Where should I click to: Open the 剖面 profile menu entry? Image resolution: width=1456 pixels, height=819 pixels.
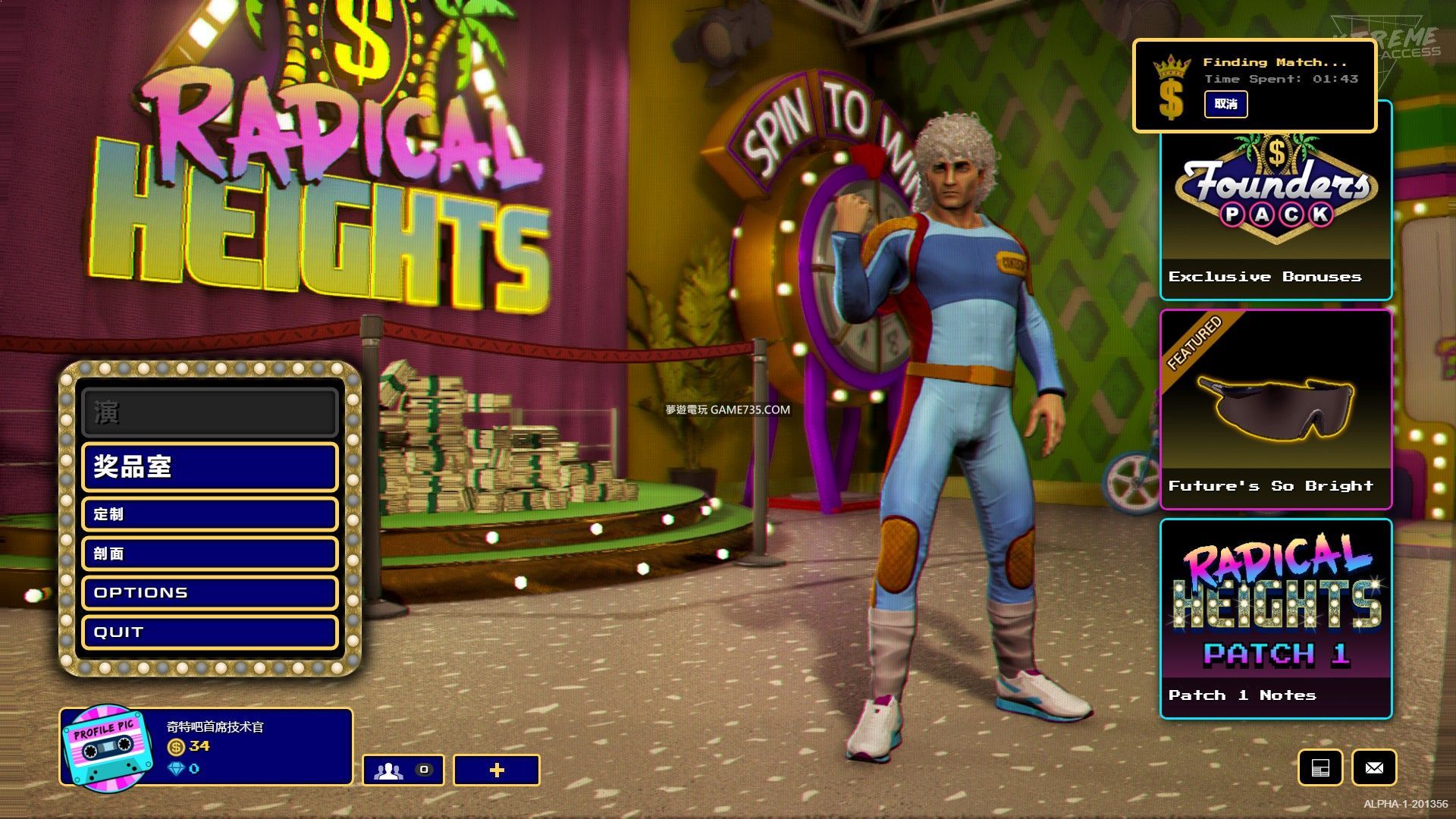209,554
